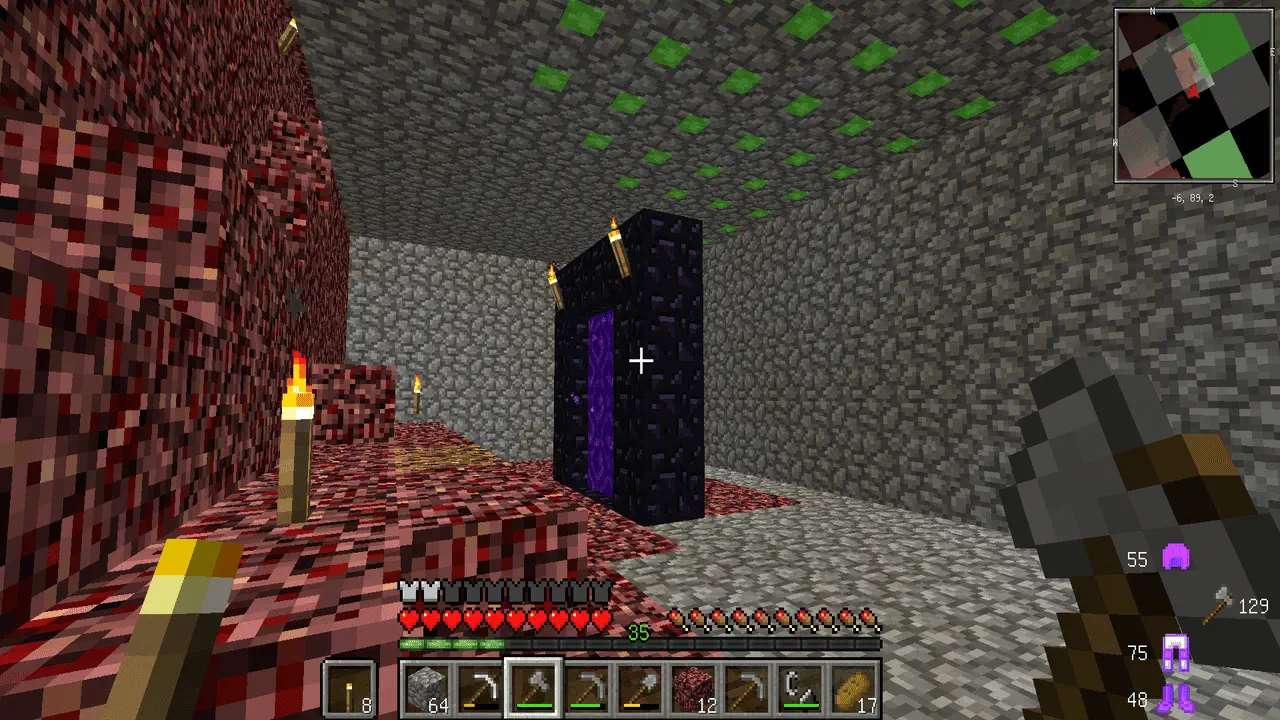Click the purple helmet durability icon
Screen dimensions: 1280x720
tap(1175, 558)
